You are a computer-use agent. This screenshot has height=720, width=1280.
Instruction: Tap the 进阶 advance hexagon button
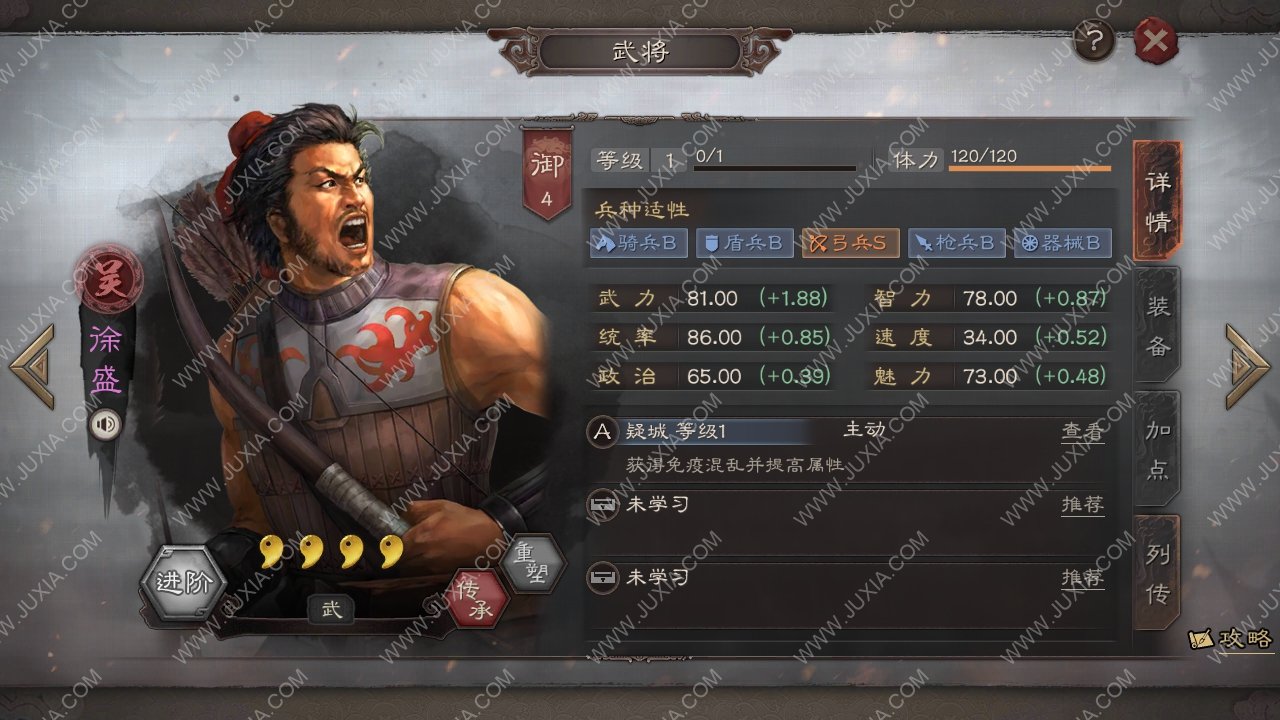click(185, 584)
